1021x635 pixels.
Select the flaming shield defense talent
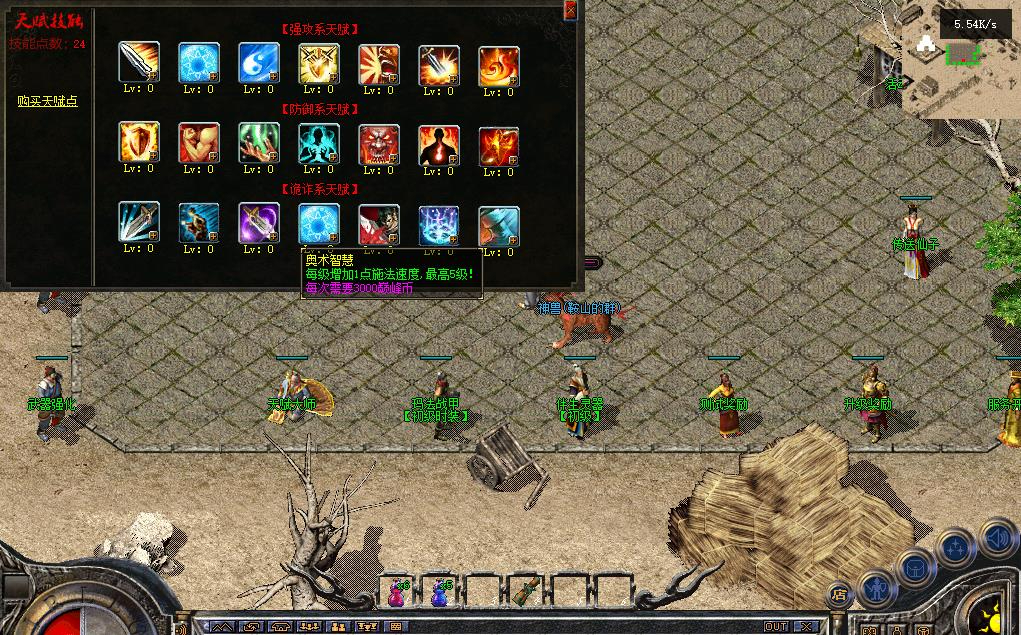(138, 143)
